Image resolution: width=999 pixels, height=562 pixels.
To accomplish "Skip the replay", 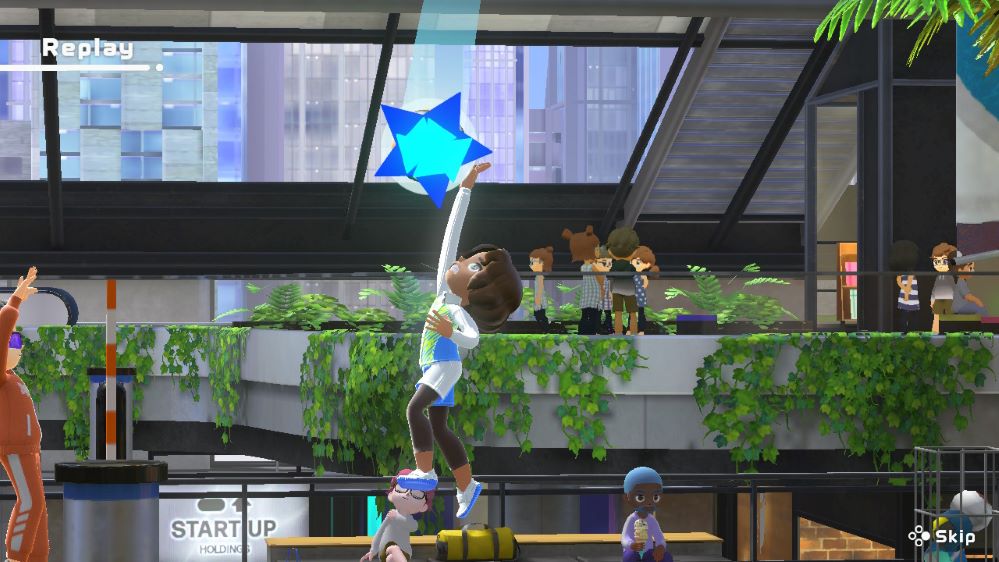I will [942, 536].
